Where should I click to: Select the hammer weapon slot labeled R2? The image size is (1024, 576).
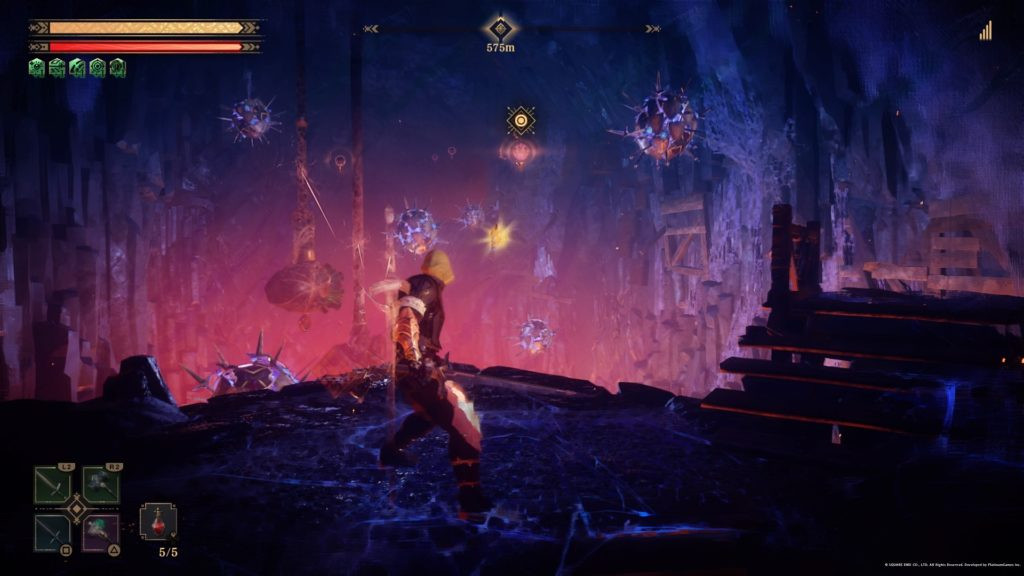[101, 485]
